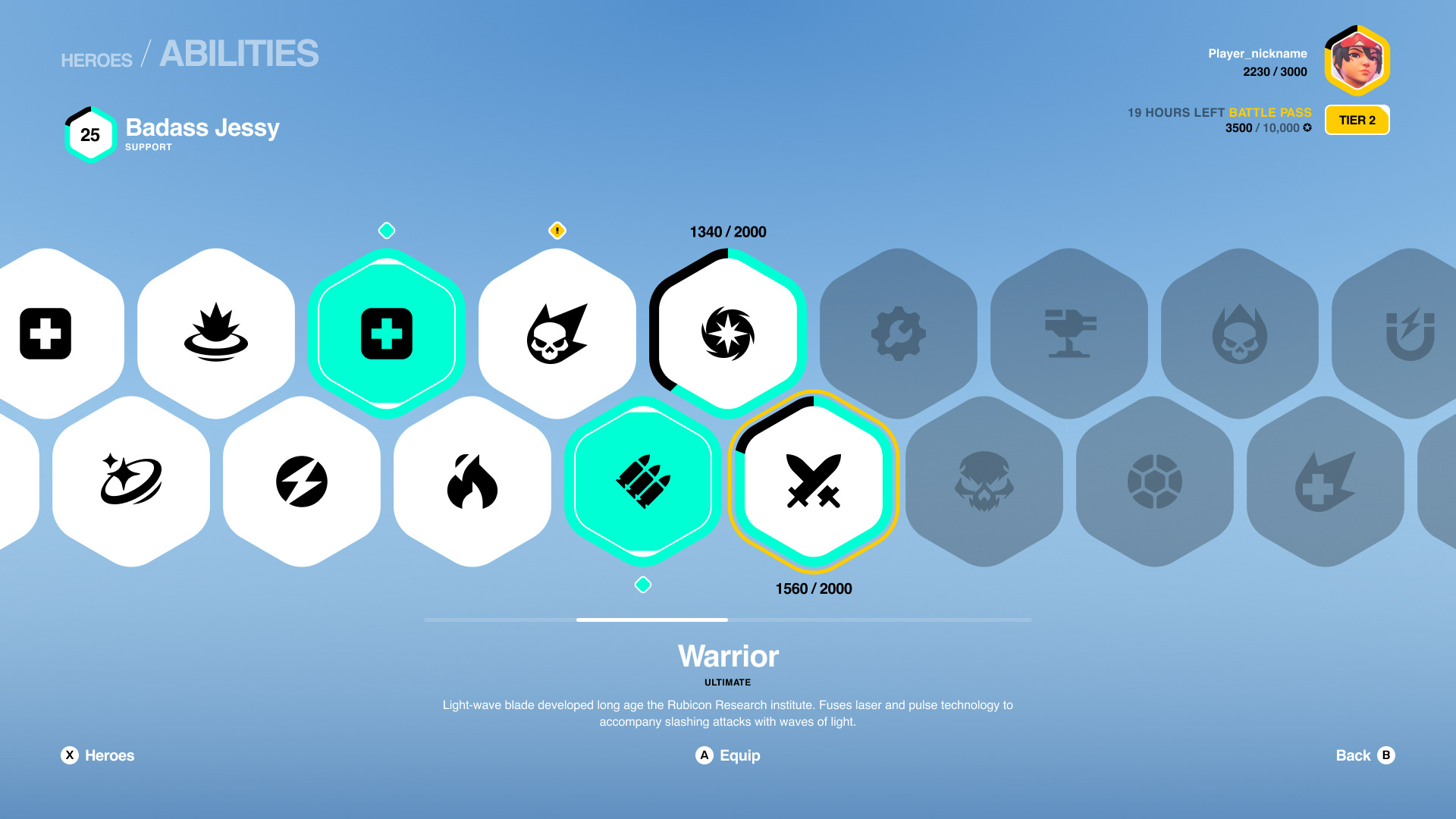Image resolution: width=1456 pixels, height=819 pixels.
Task: Select the locked comet cross ability
Action: pos(1326,482)
